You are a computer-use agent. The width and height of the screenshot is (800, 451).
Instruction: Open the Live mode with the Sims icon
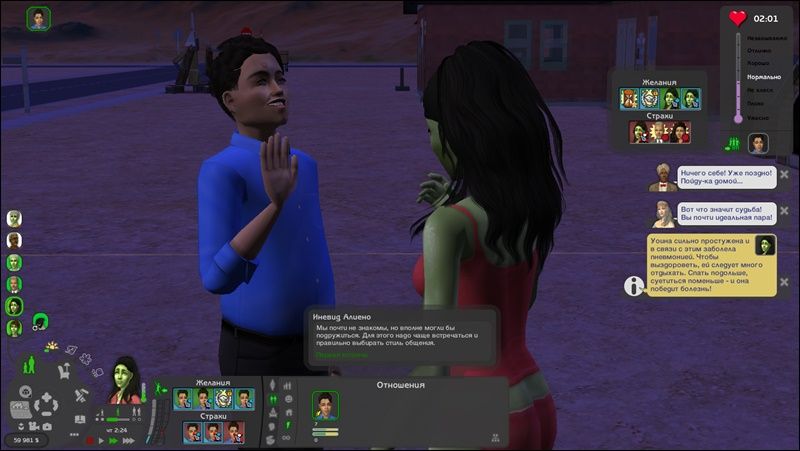pyautogui.click(x=31, y=366)
